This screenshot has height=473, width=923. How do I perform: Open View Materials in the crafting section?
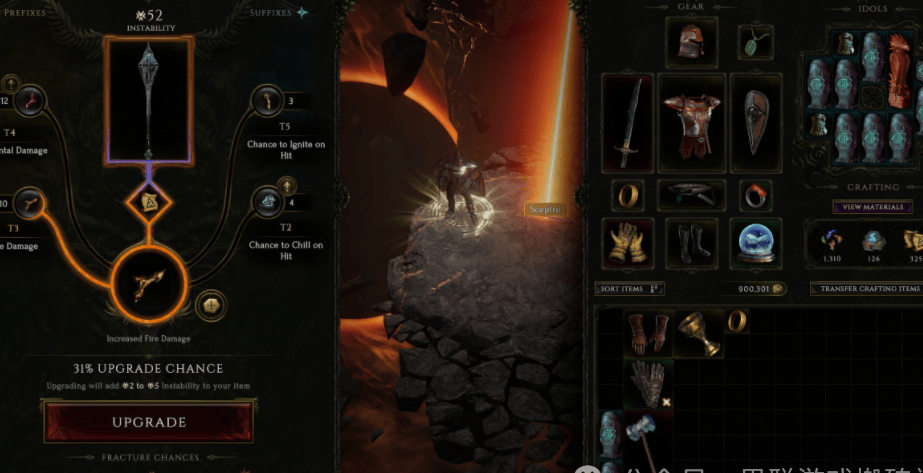point(872,207)
